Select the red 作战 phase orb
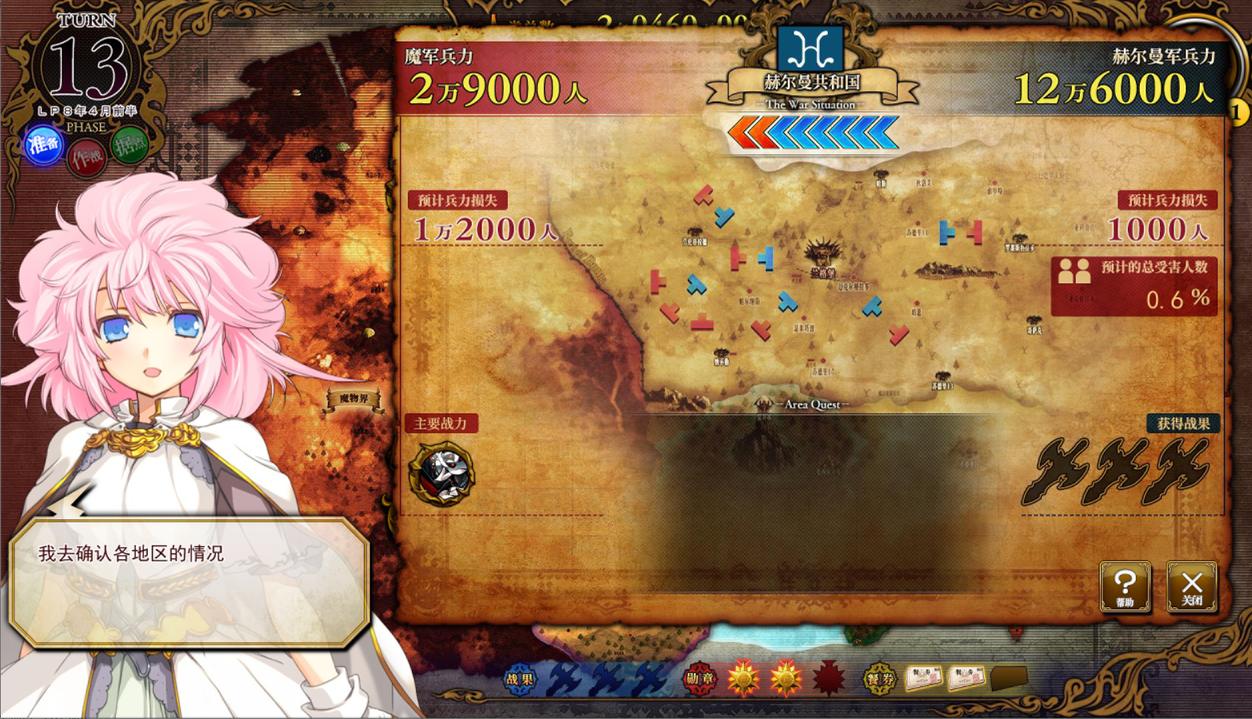 coord(86,158)
